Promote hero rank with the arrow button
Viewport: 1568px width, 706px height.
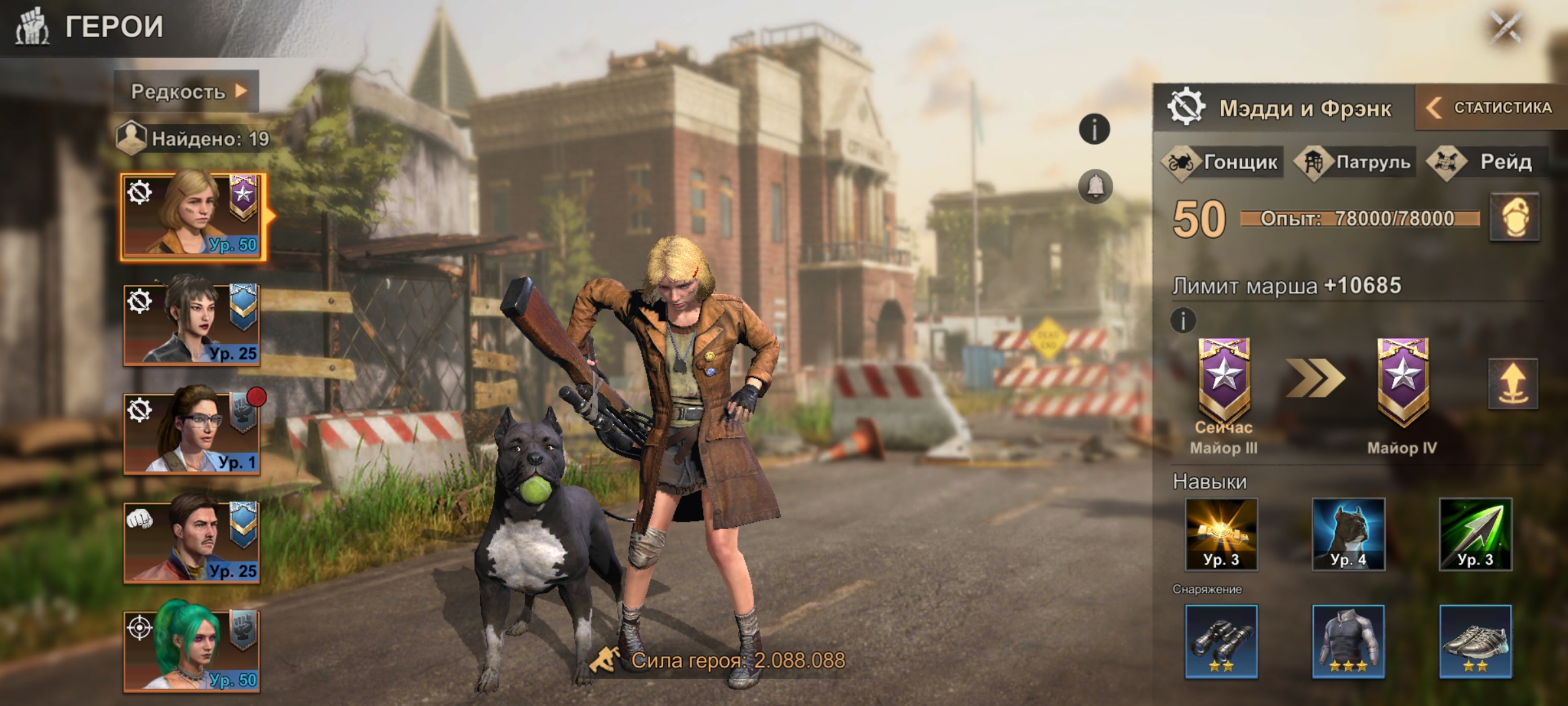point(1512,384)
